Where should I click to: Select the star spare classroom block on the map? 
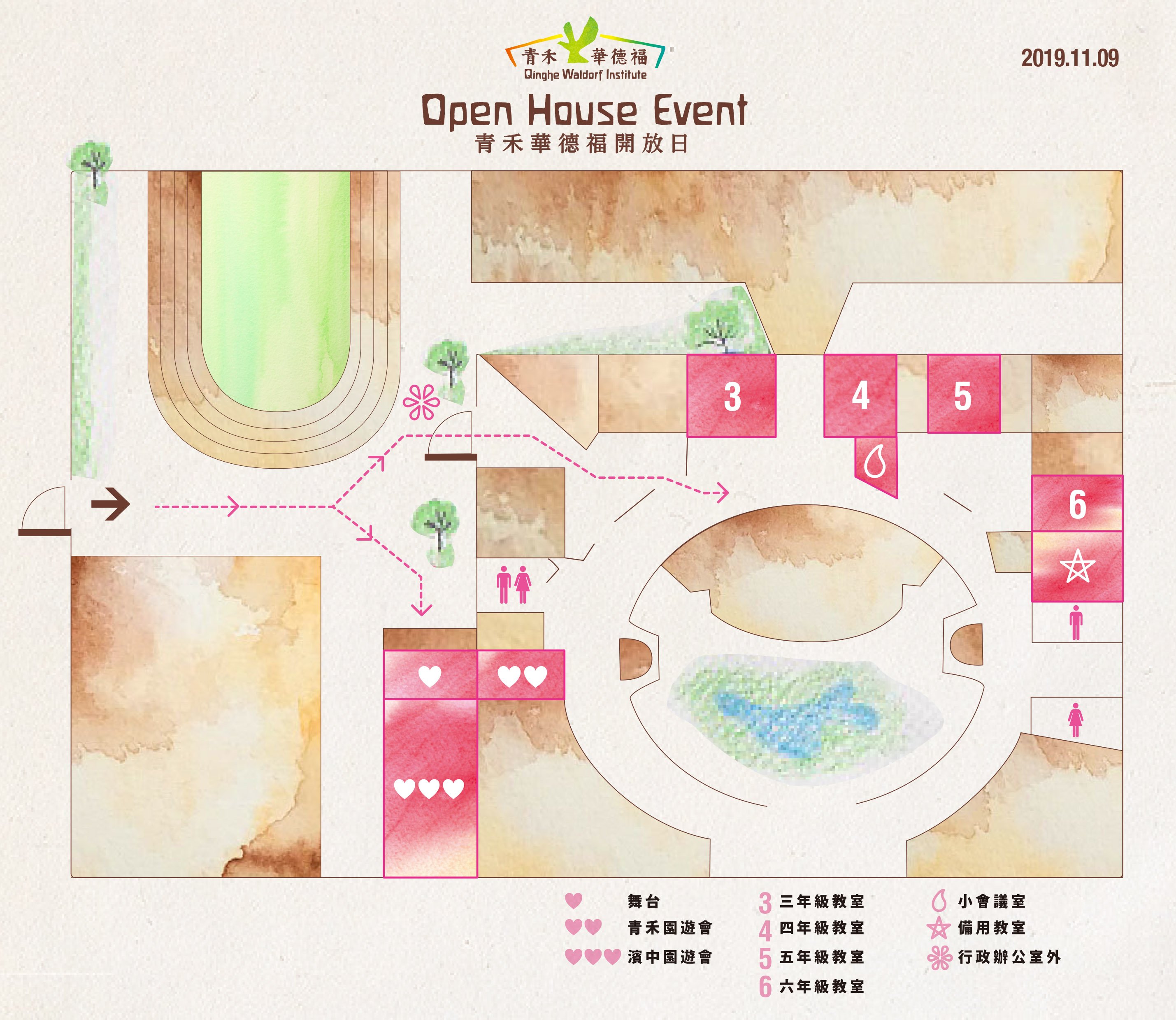click(x=1077, y=567)
